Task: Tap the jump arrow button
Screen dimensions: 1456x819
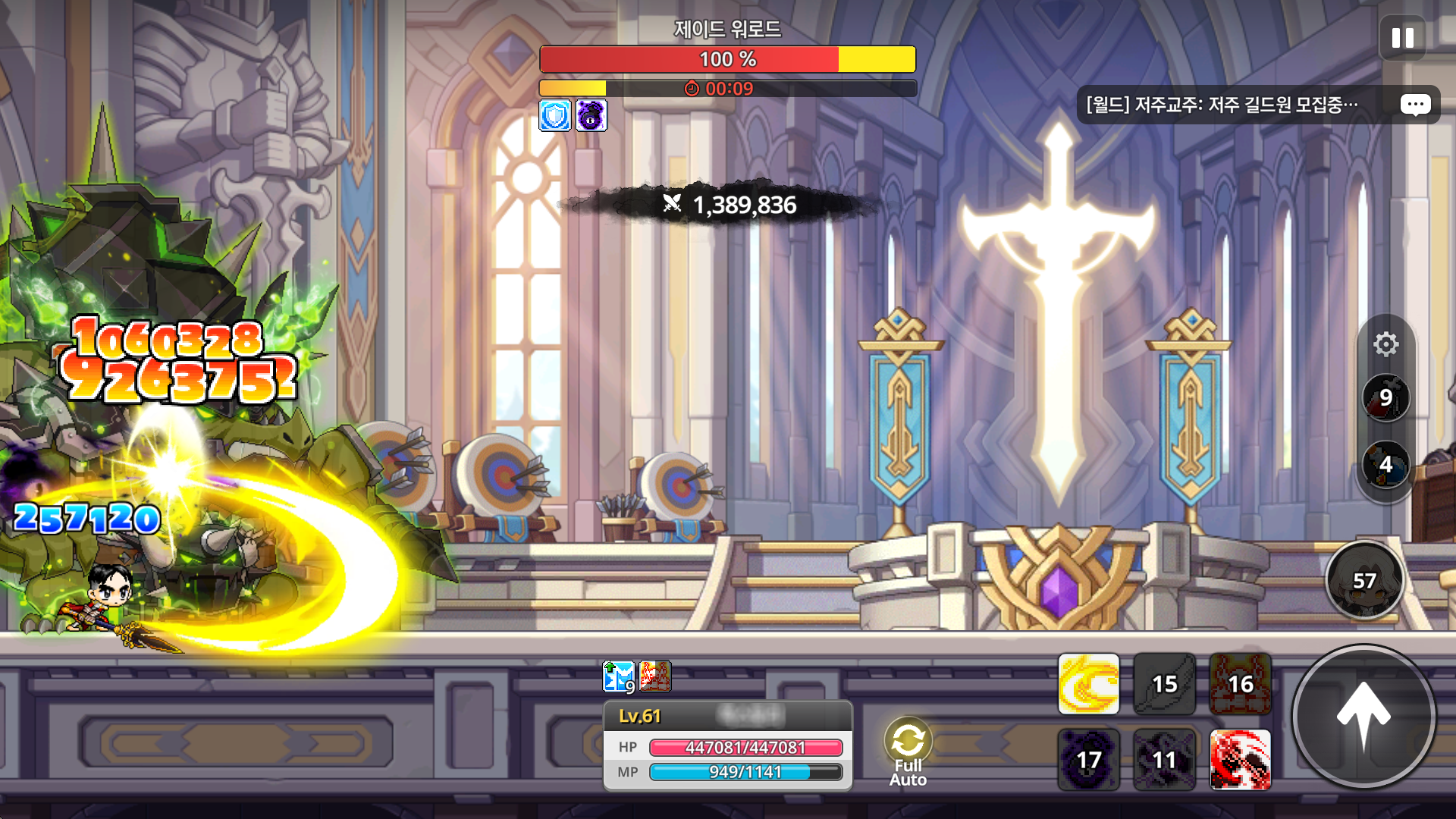Action: (x=1363, y=716)
